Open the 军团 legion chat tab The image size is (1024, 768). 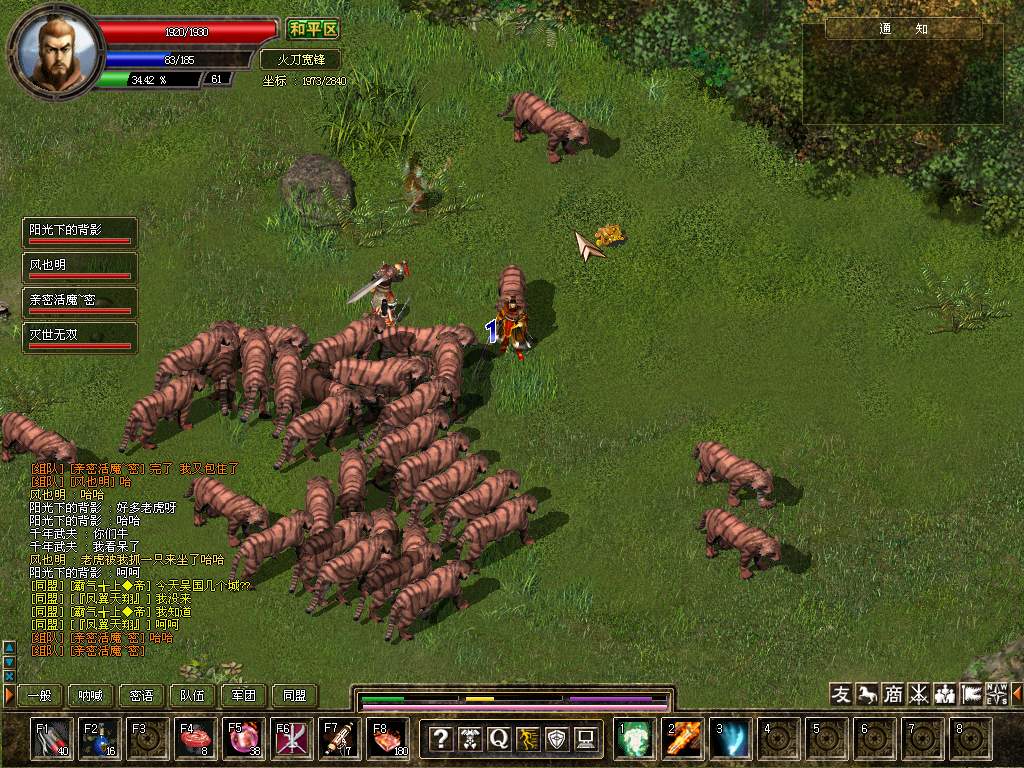[x=244, y=696]
